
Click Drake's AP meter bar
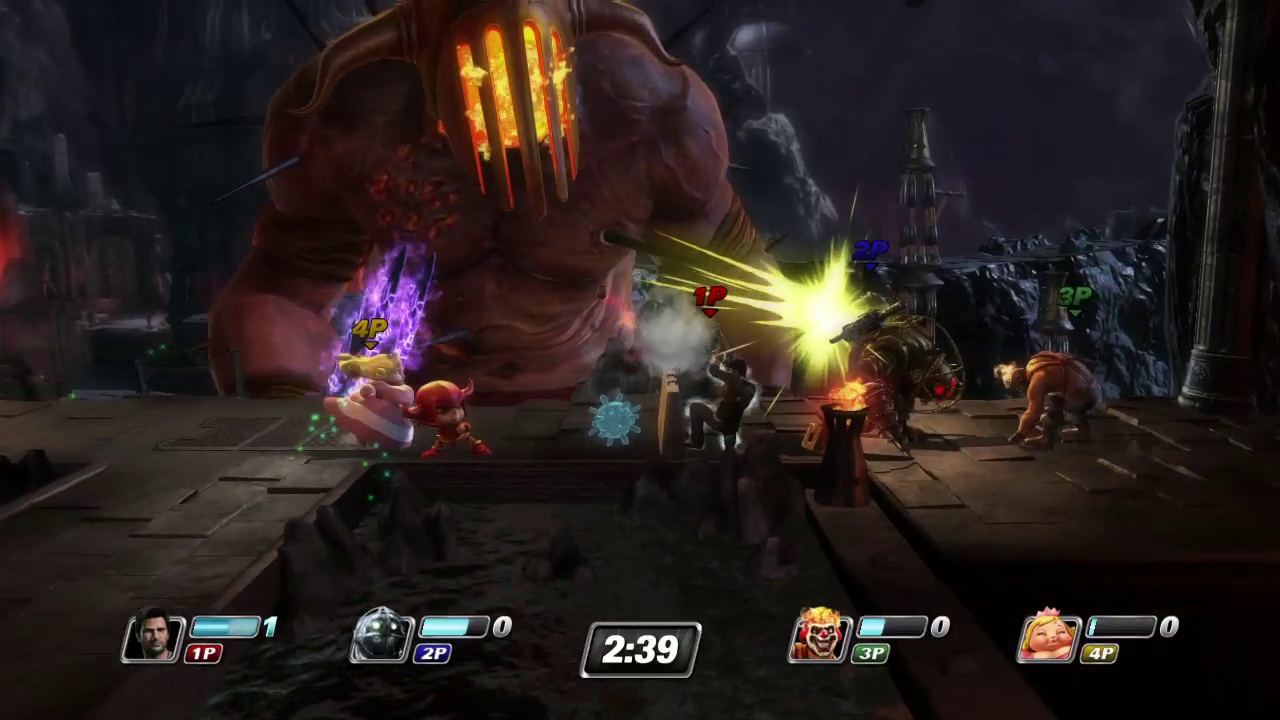pos(225,627)
